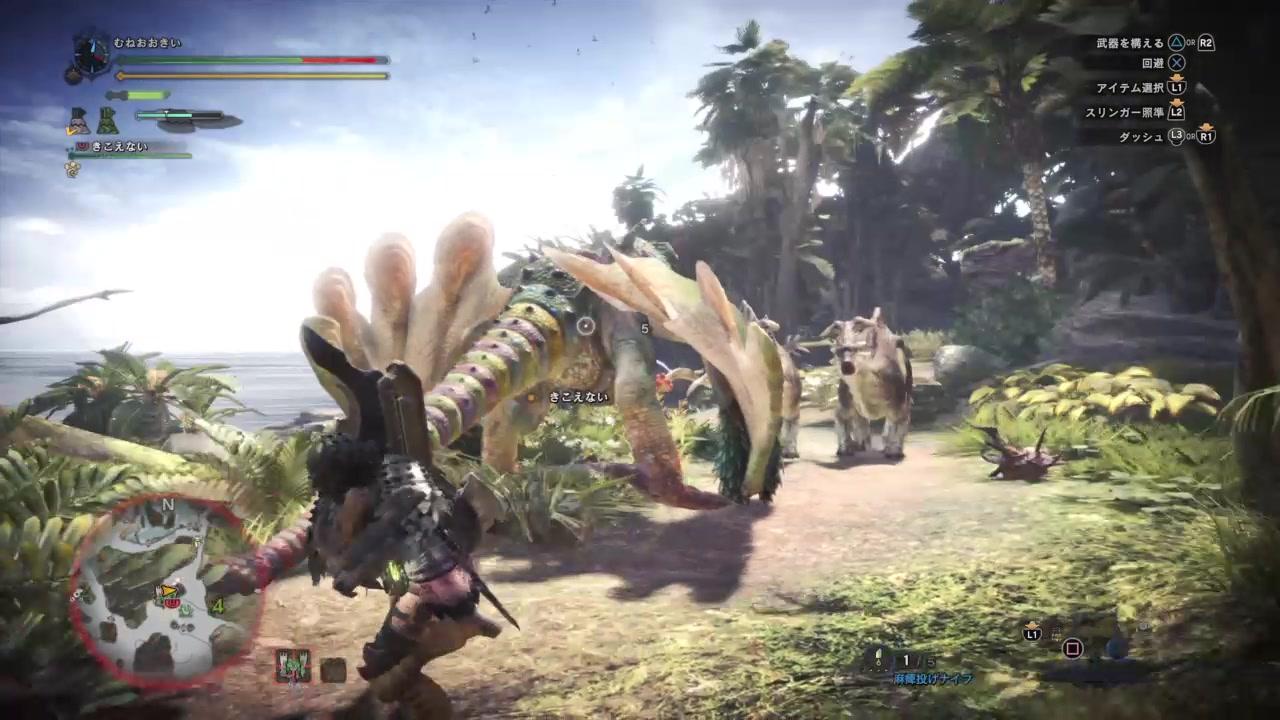The image size is (1280, 720).
Task: Select the green Palico status icon
Action: tap(107, 121)
